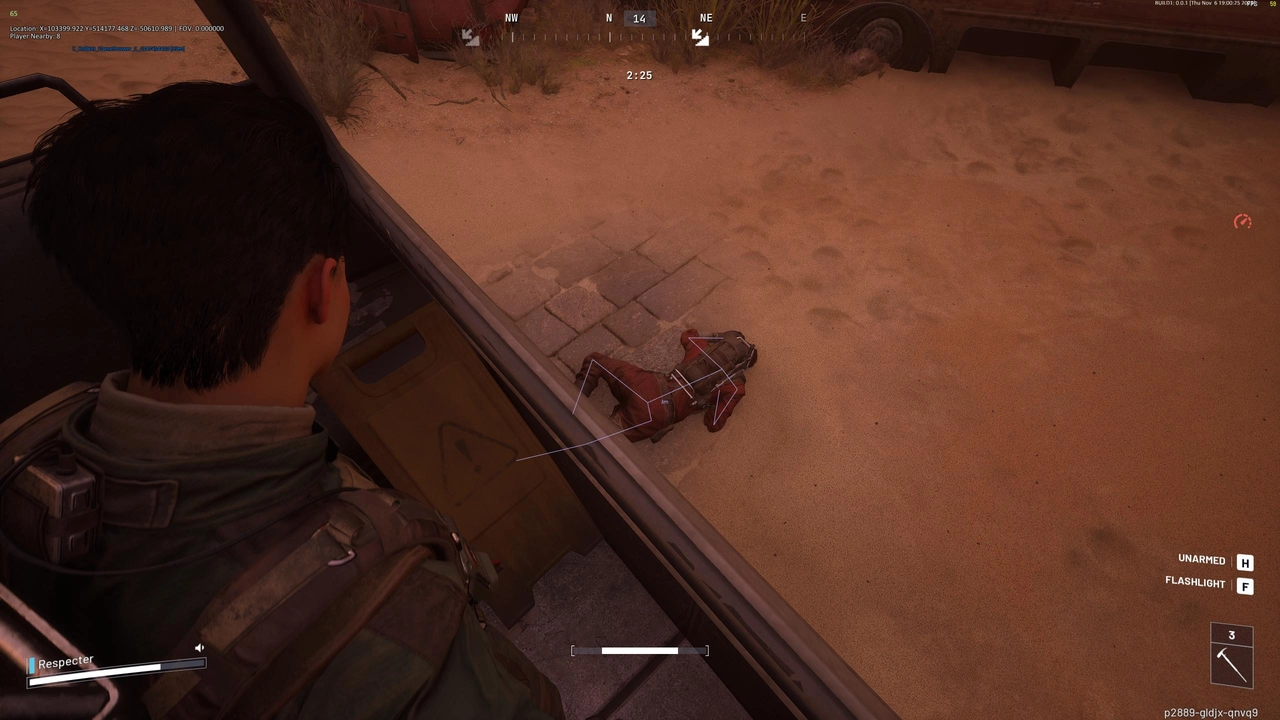Click the left waypoint arrow on the compass

pyautogui.click(x=470, y=36)
